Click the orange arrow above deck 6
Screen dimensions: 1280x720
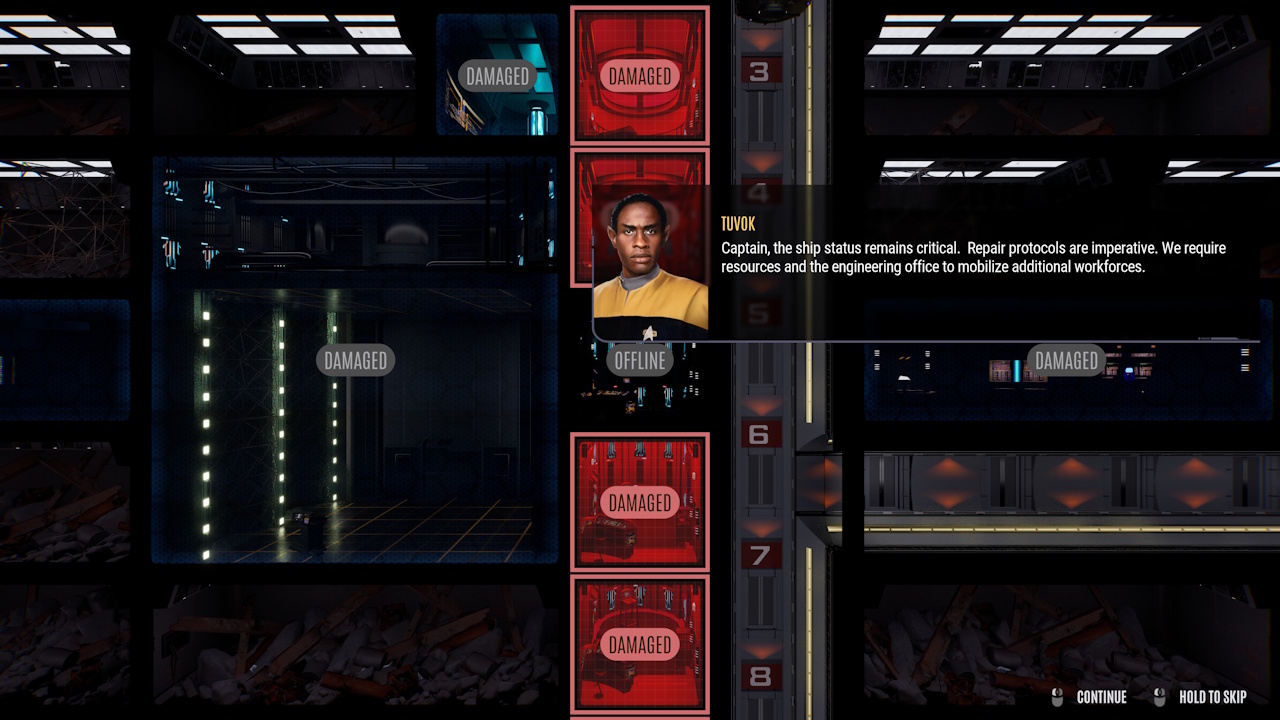[x=762, y=408]
